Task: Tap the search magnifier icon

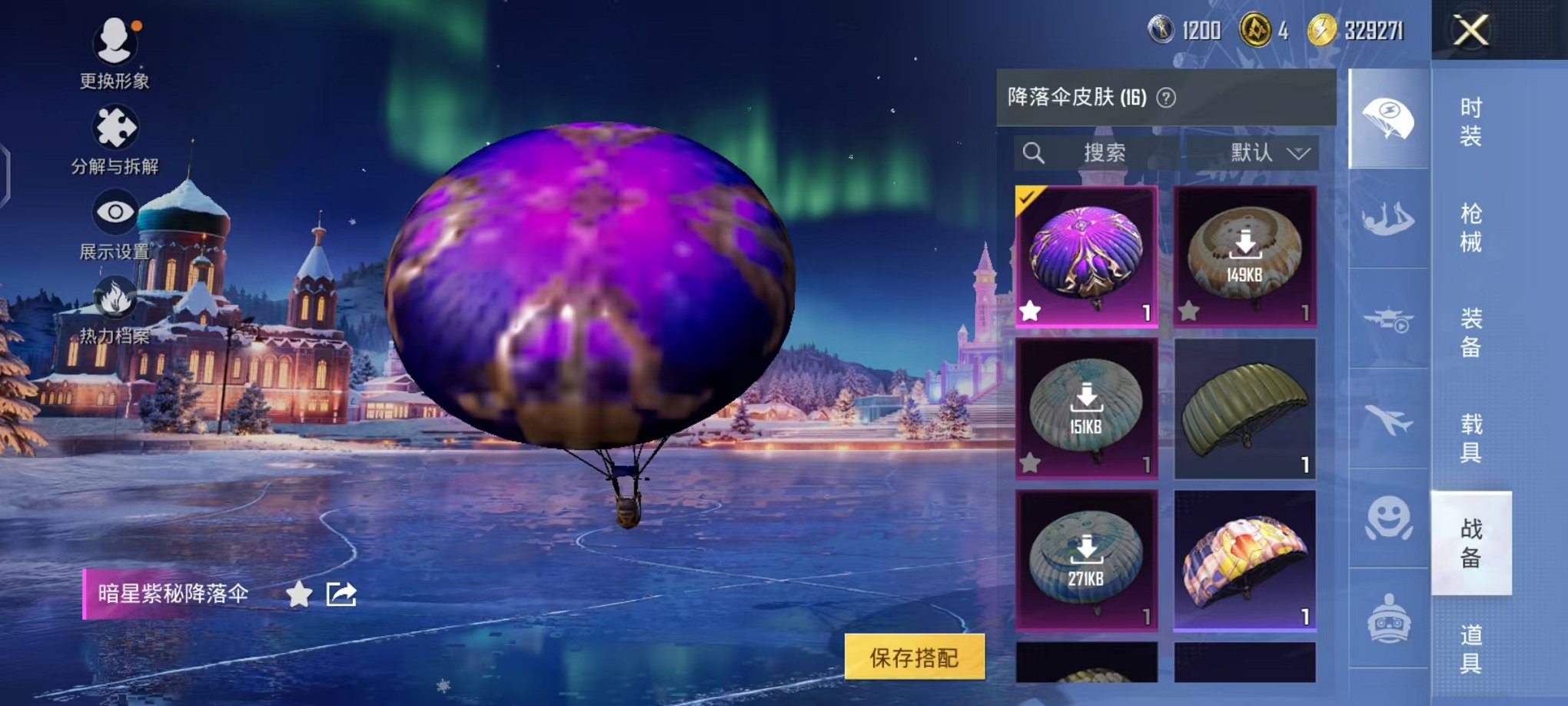Action: point(1034,152)
